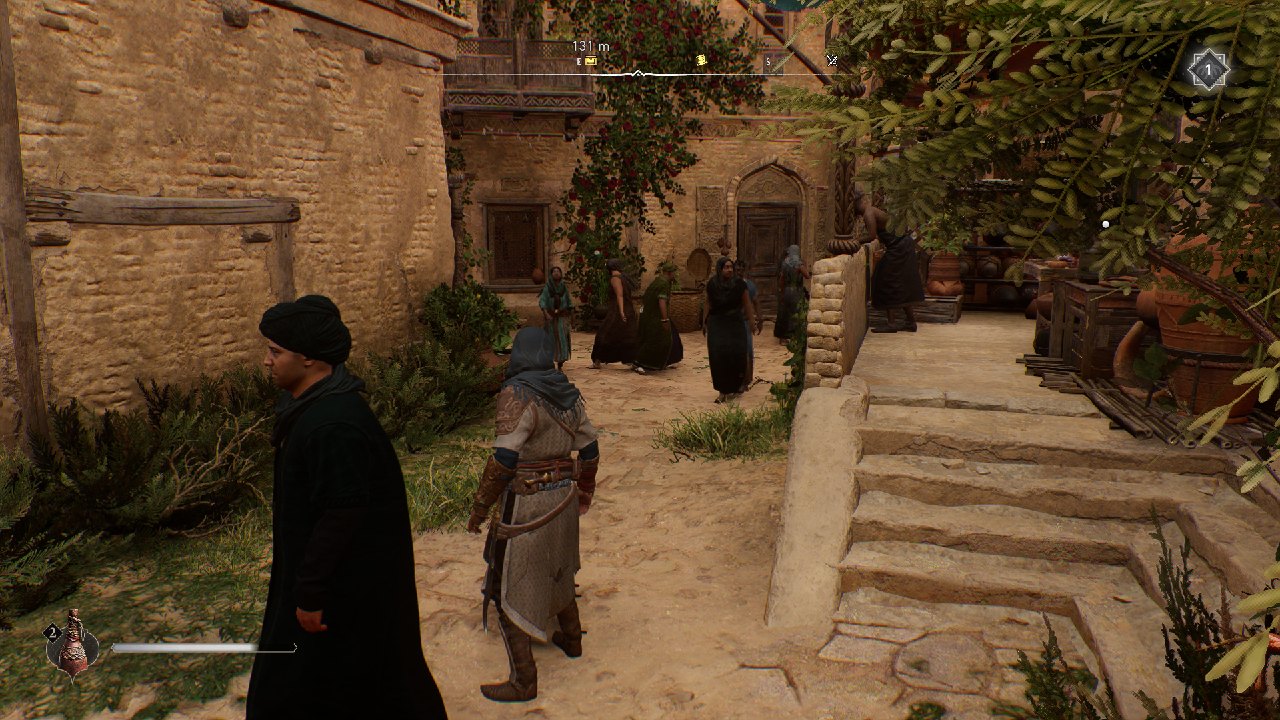Click the East direction marker
Image resolution: width=1280 pixels, height=720 pixels.
[578, 61]
